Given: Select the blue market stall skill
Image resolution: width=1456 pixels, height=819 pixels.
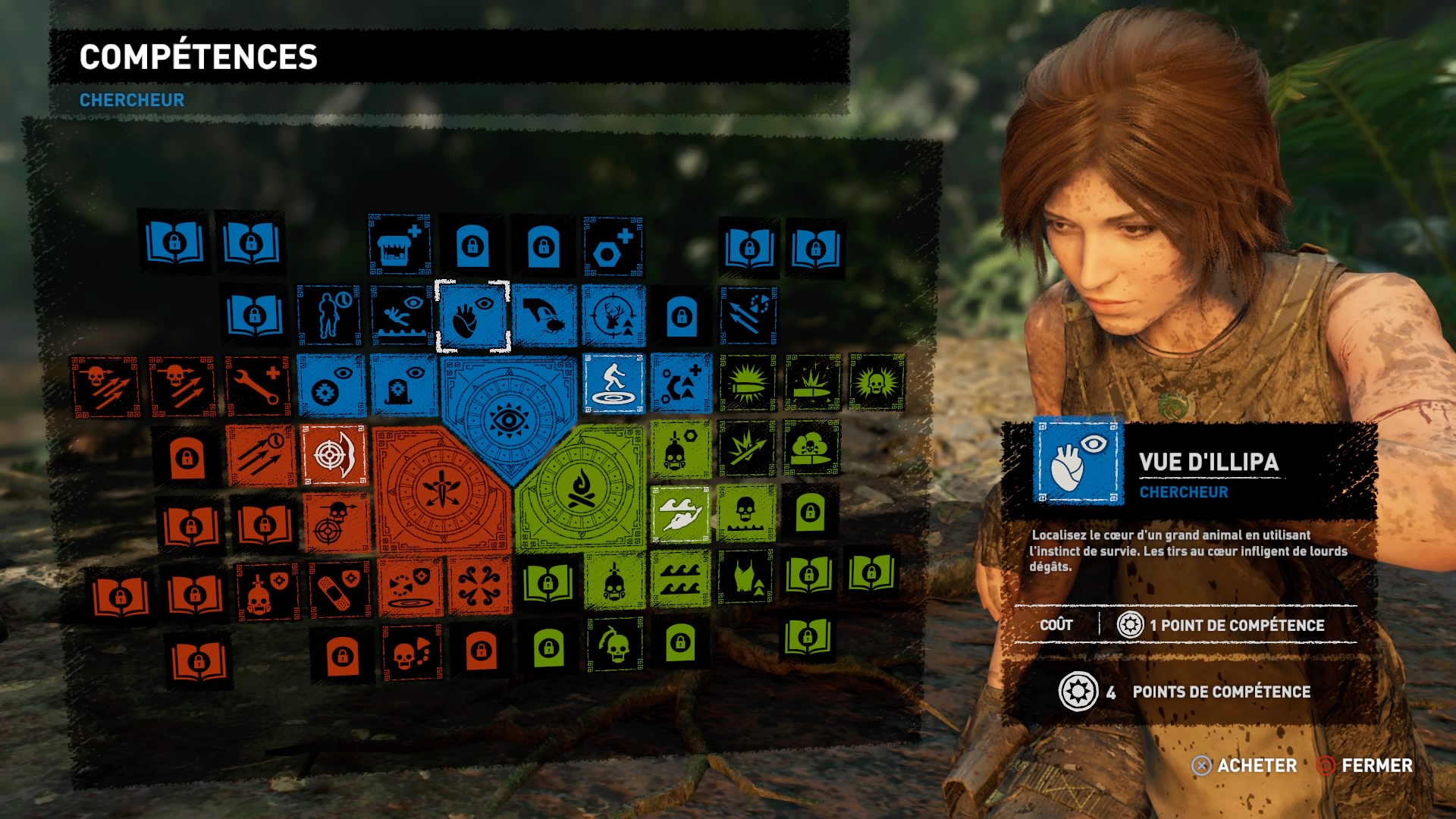Looking at the screenshot, I should point(399,245).
